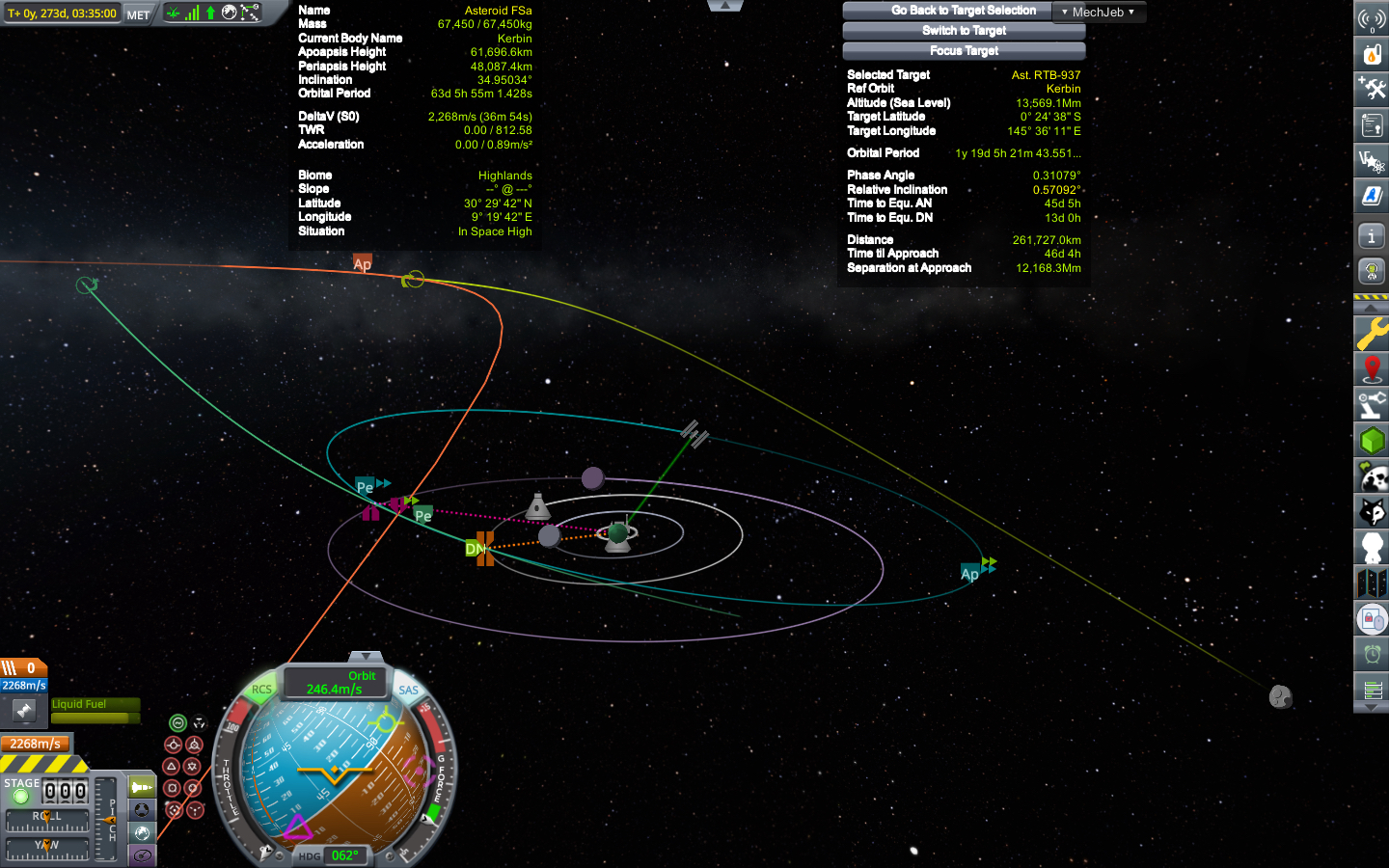Select the DN descending node marker

[476, 549]
